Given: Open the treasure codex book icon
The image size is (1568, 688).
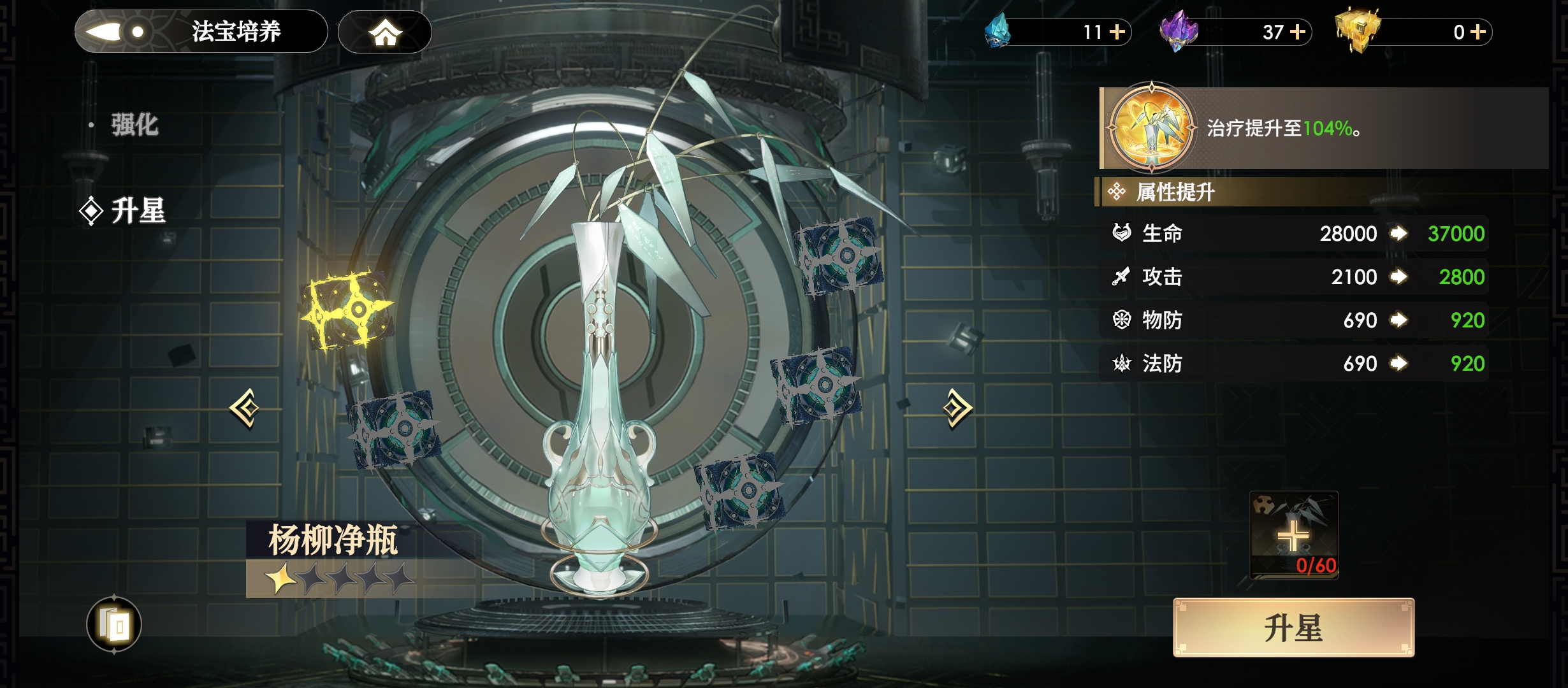Looking at the screenshot, I should [x=114, y=625].
